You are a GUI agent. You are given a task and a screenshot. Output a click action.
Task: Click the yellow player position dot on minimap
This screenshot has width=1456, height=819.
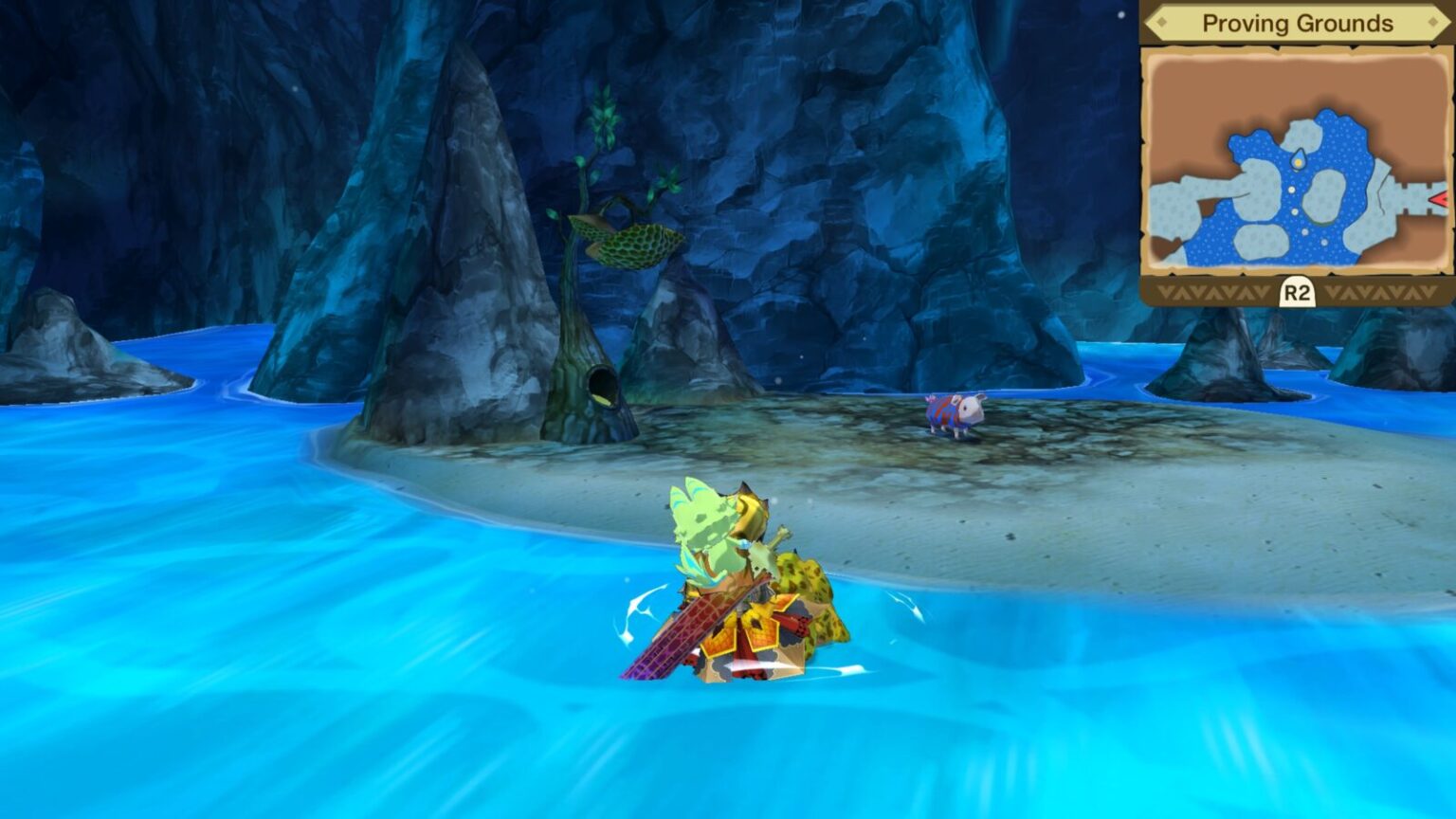point(1299,163)
